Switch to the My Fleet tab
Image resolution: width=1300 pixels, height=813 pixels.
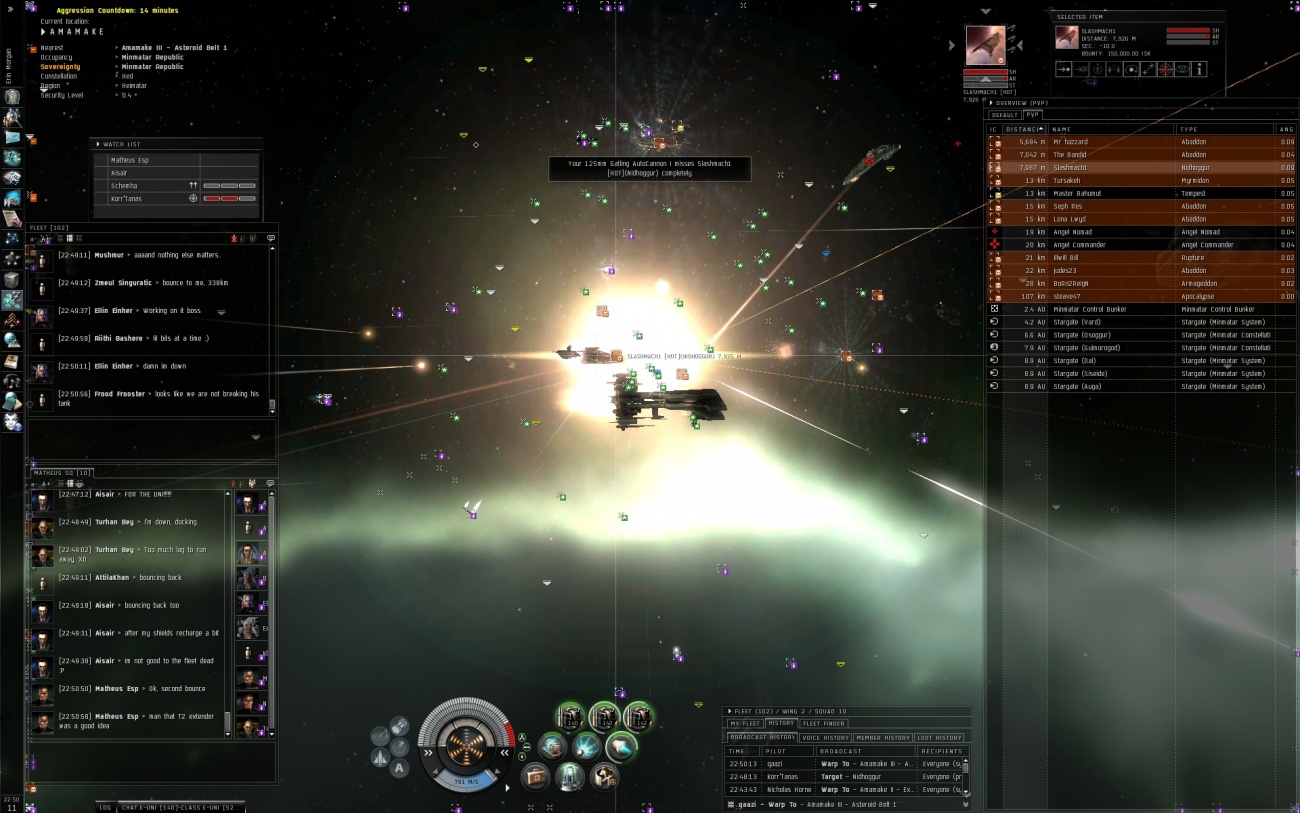pyautogui.click(x=745, y=723)
